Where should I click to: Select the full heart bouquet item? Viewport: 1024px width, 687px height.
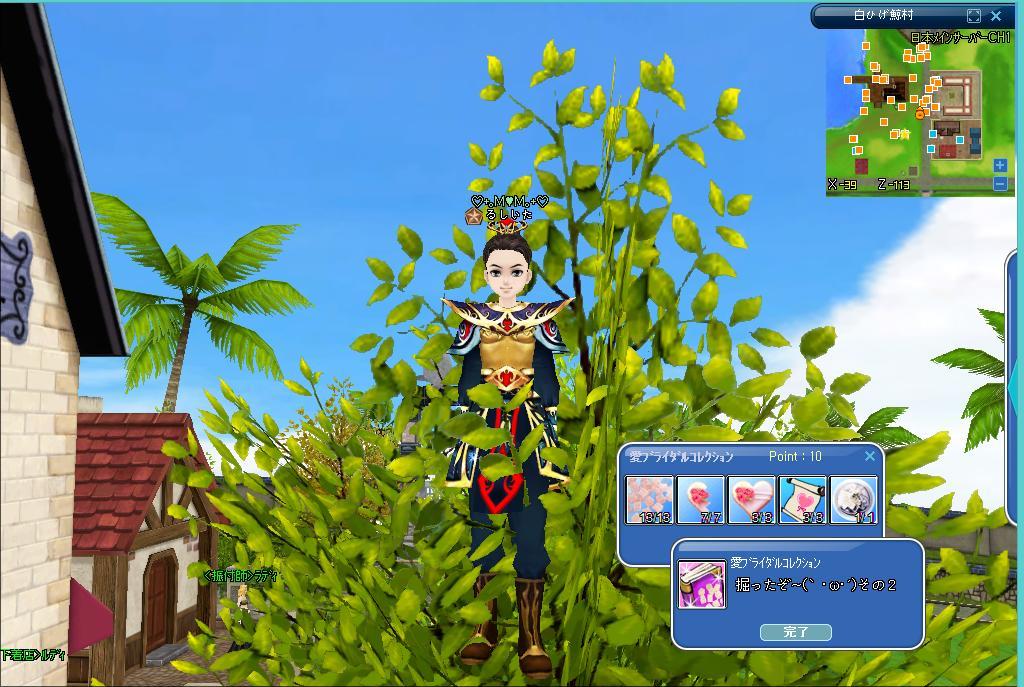[752, 499]
